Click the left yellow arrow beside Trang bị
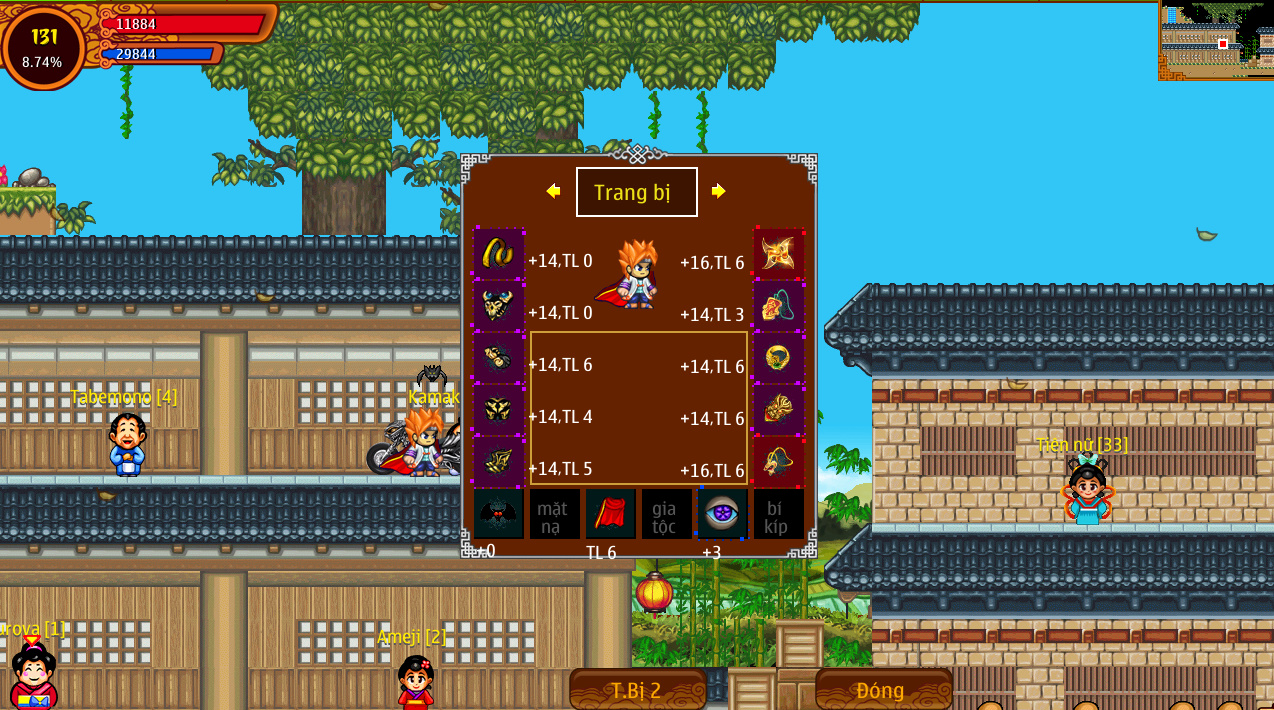1274x710 pixels. [553, 191]
